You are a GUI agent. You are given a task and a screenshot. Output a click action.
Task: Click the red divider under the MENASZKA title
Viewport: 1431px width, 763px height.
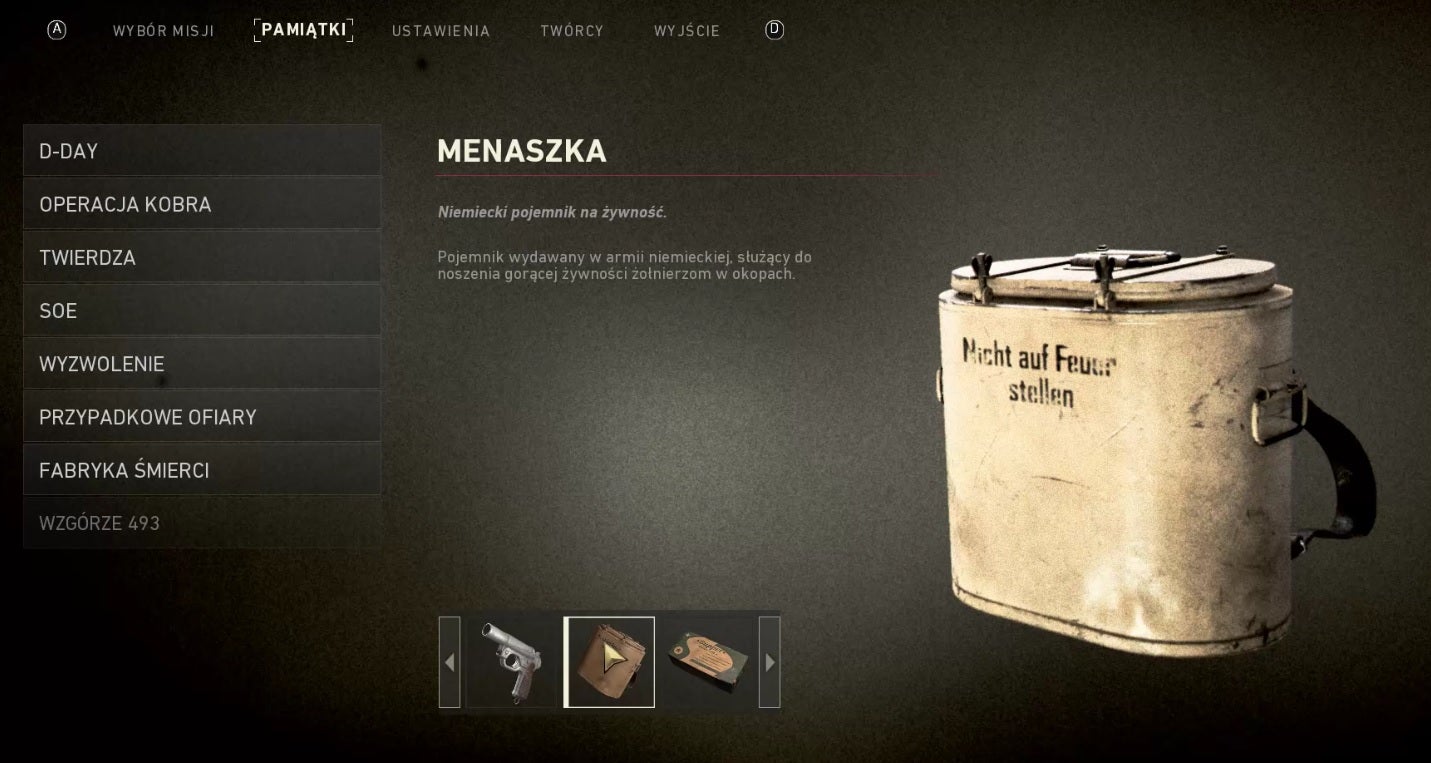click(687, 175)
